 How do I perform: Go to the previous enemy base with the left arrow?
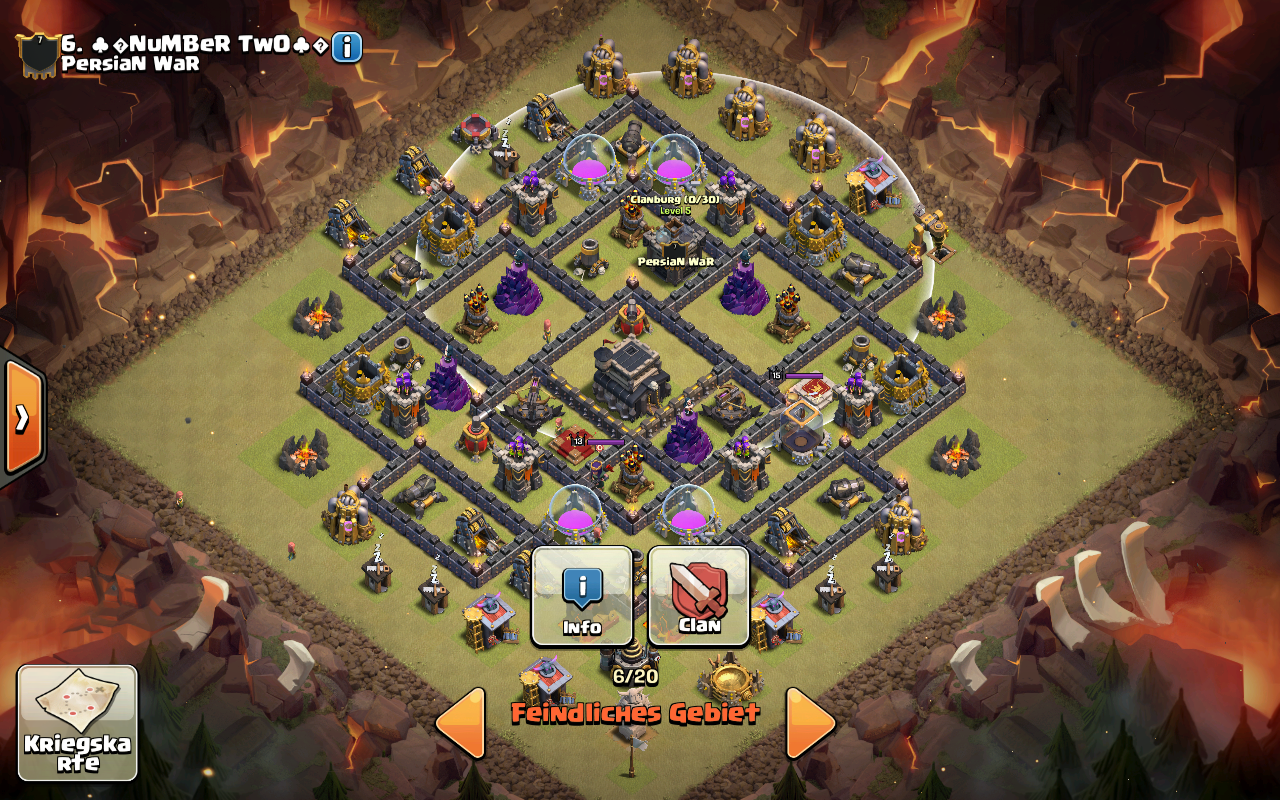pos(462,722)
